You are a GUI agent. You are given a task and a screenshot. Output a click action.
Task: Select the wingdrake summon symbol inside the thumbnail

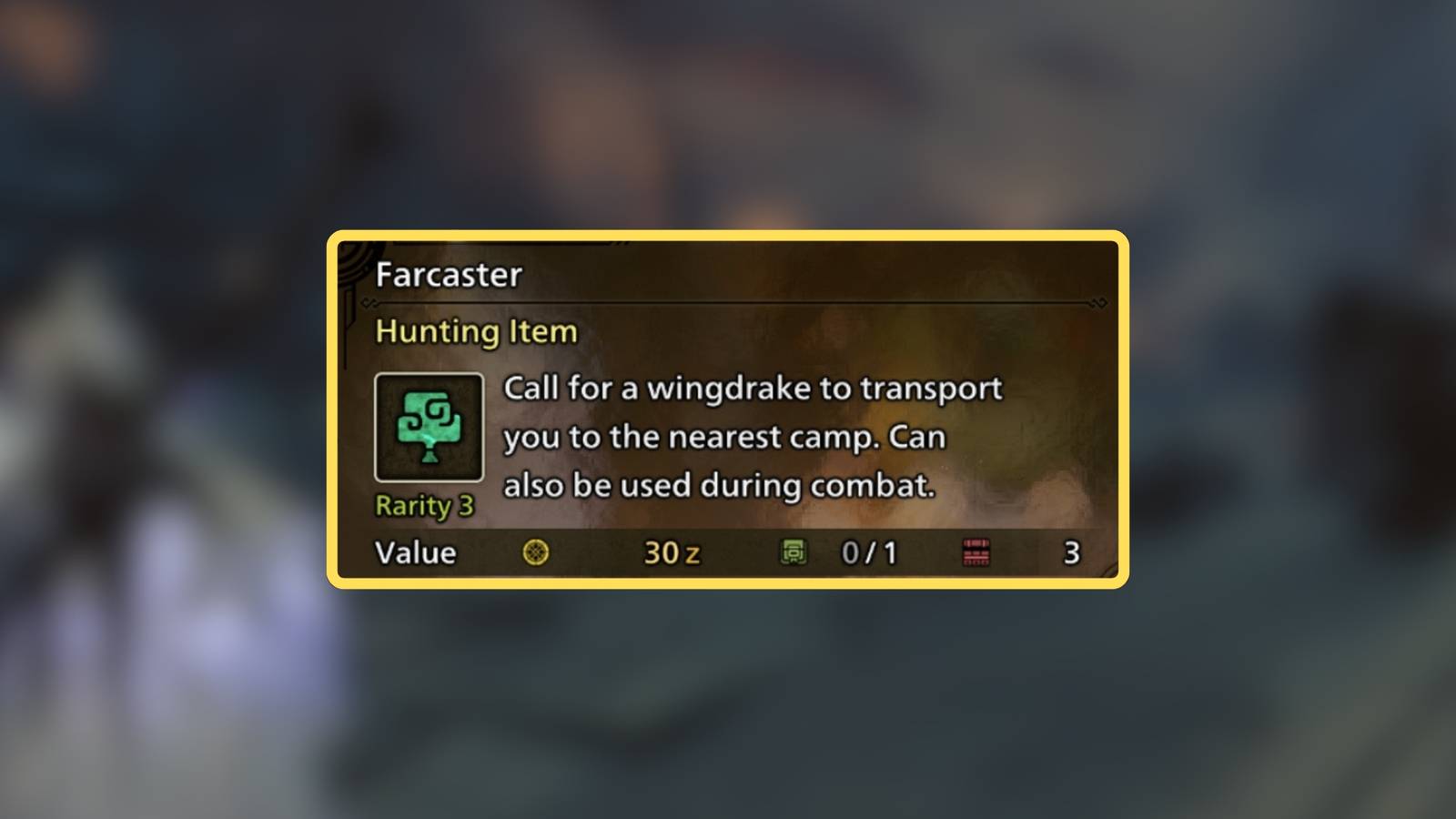click(430, 423)
